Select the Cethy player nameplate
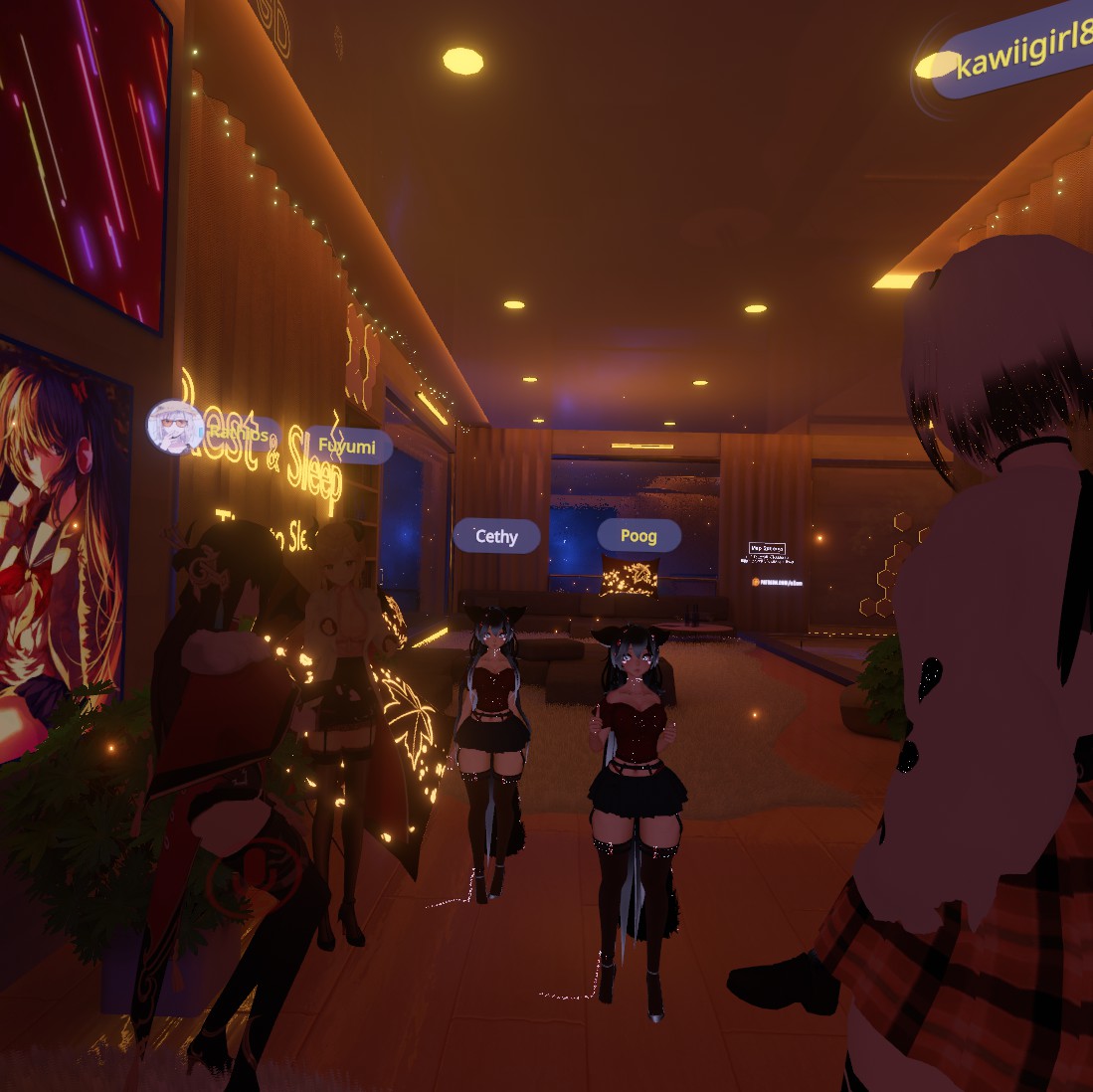The width and height of the screenshot is (1093, 1092). (x=496, y=536)
